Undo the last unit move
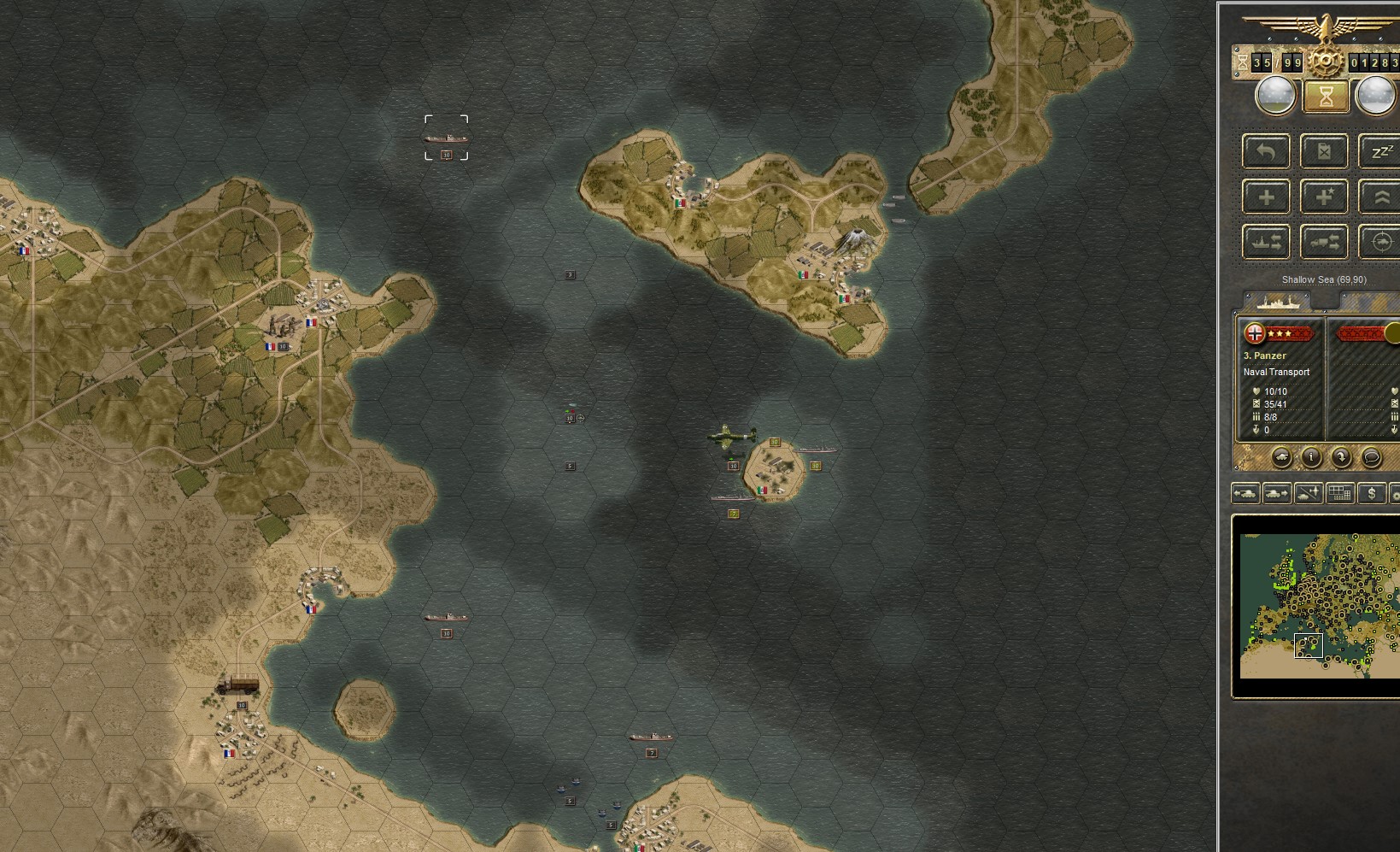The width and height of the screenshot is (1400, 852). 1267,151
